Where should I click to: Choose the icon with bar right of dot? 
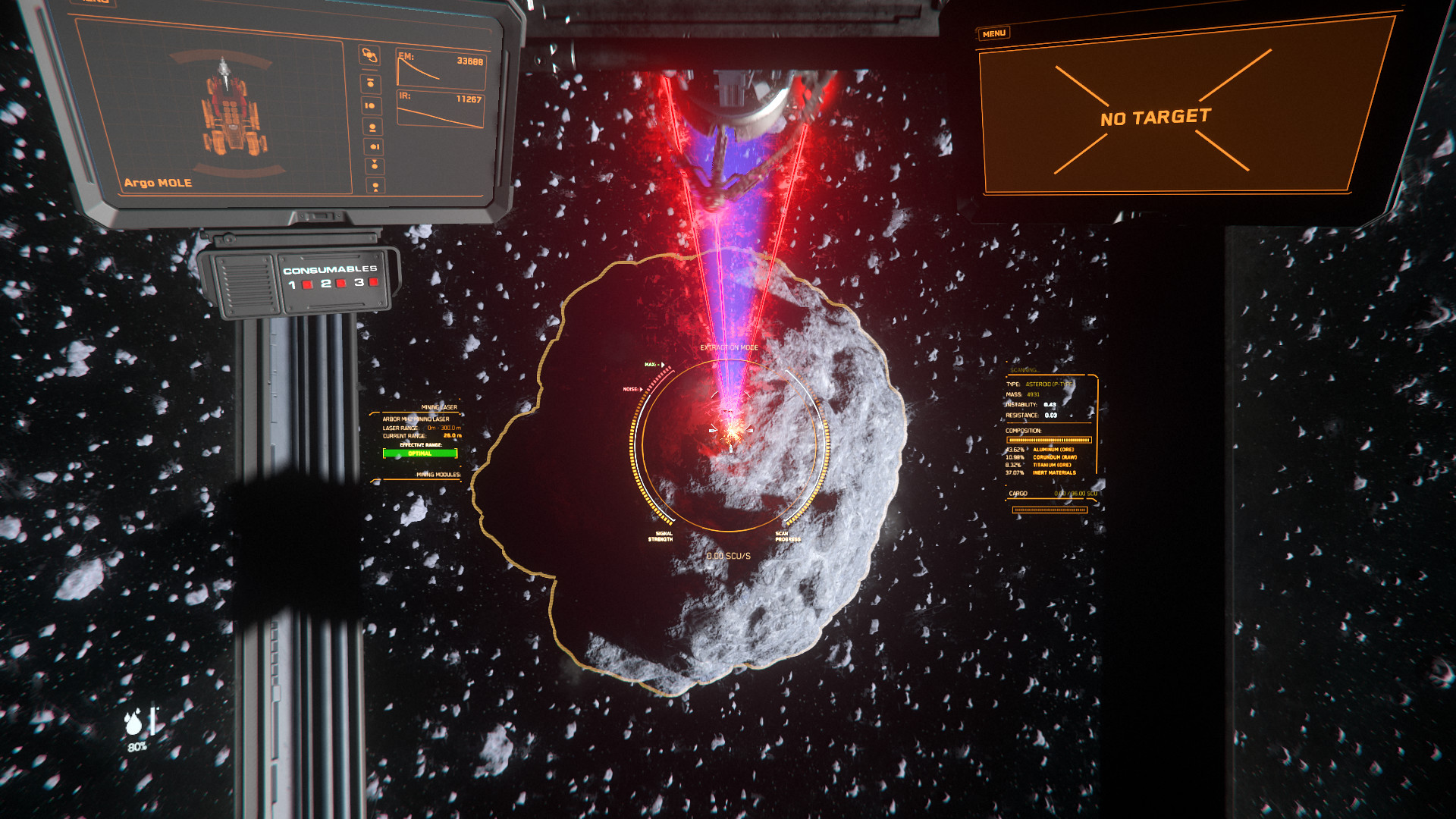click(x=374, y=146)
